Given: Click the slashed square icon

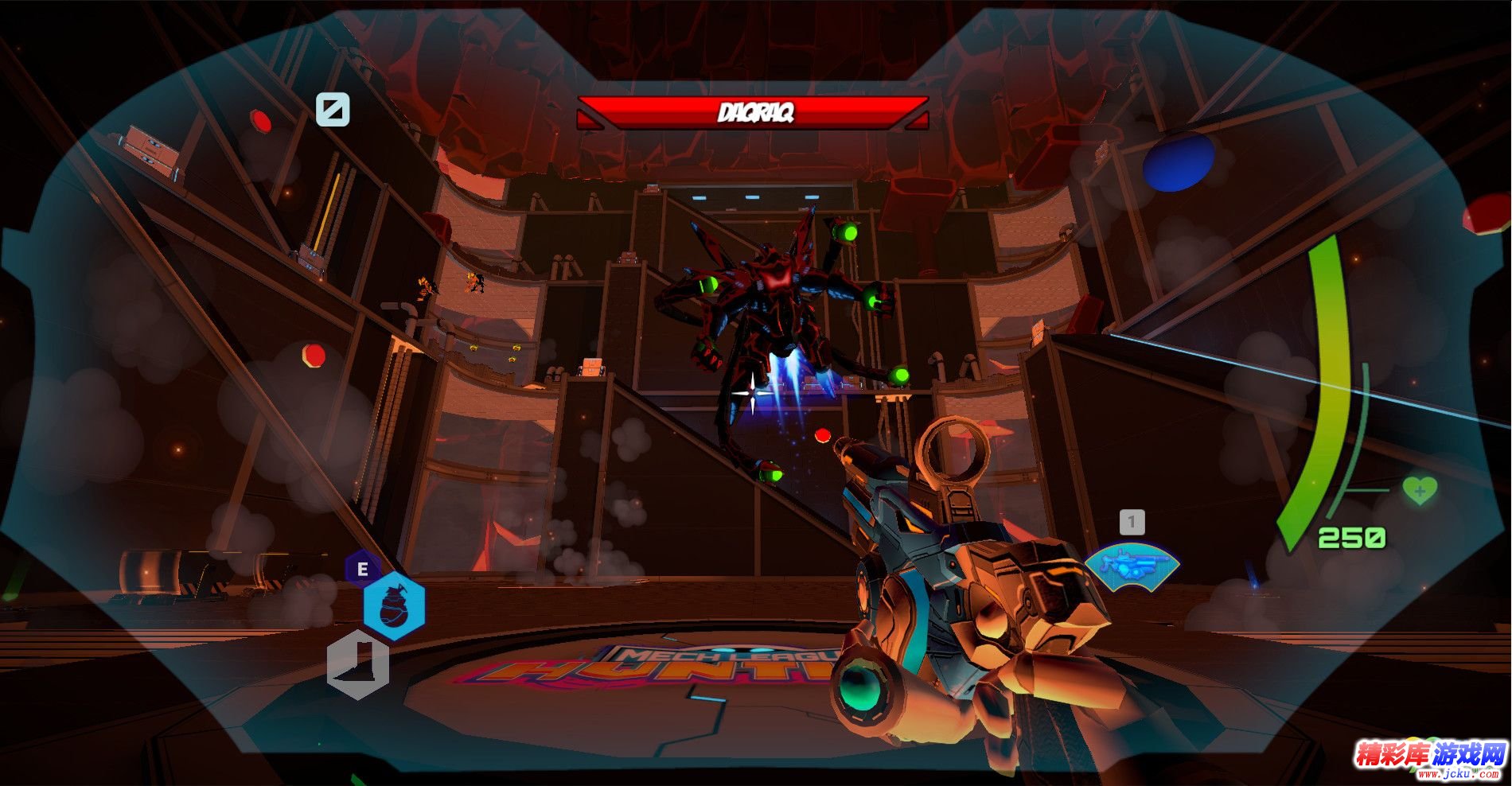Looking at the screenshot, I should point(333,109).
